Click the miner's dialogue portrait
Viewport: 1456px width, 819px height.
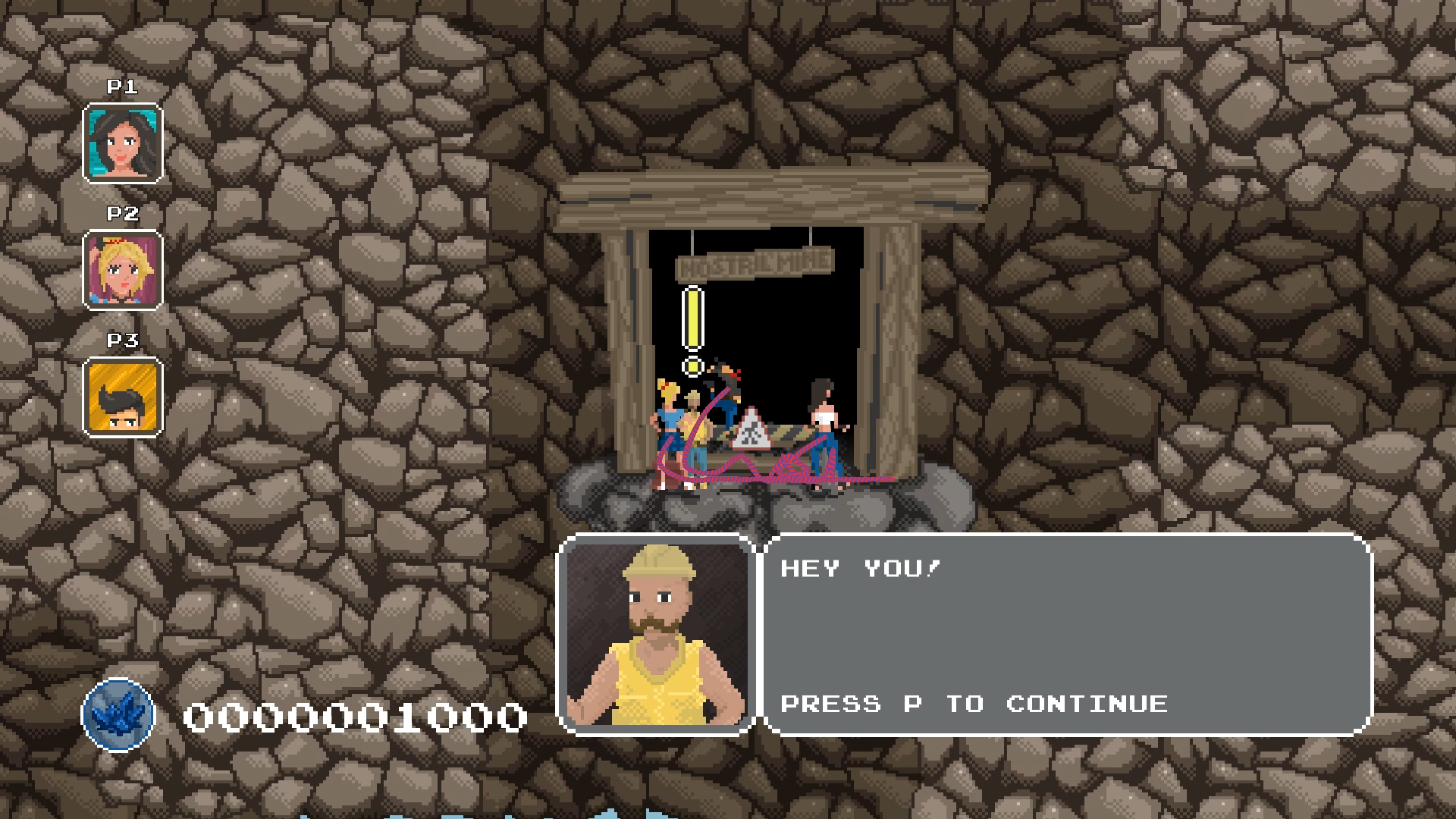[x=657, y=635]
